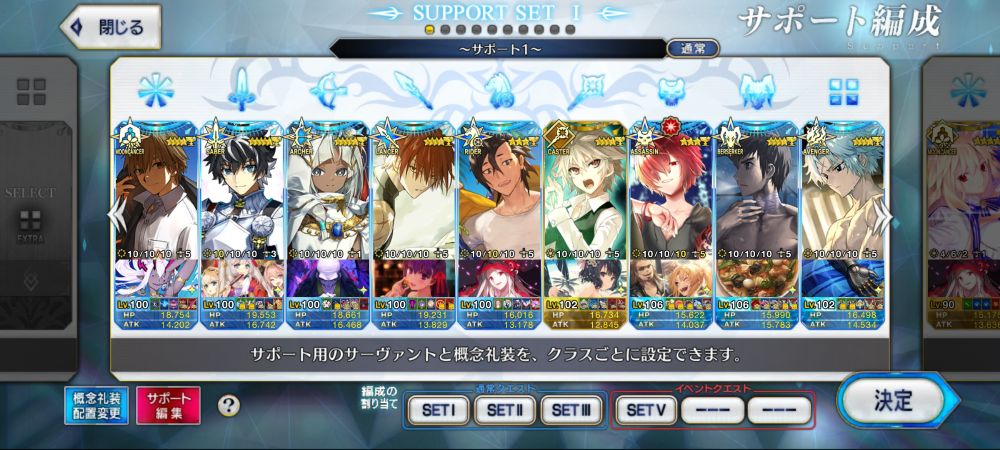The height and width of the screenshot is (450, 1000).
Task: Open the サポート編集 support edit button
Action: tap(168, 405)
